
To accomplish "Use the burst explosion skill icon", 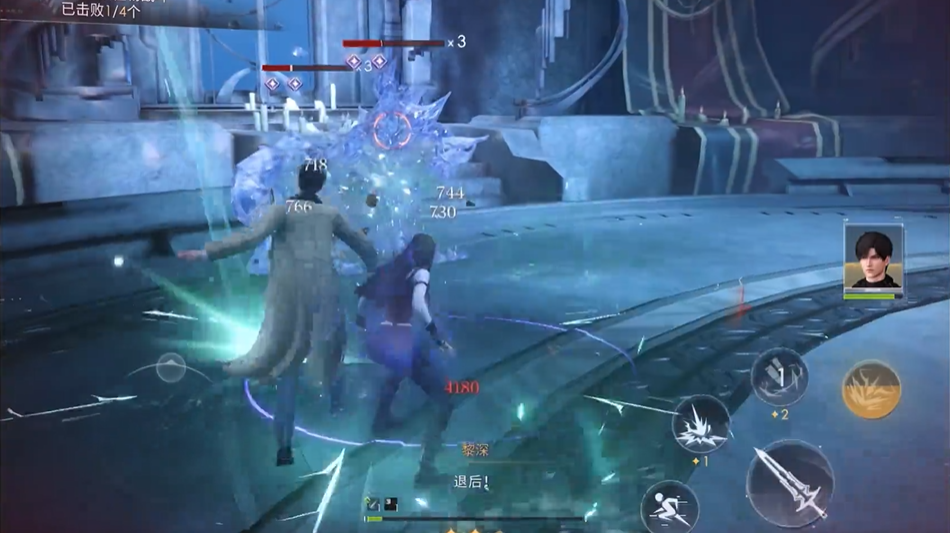I will (701, 423).
